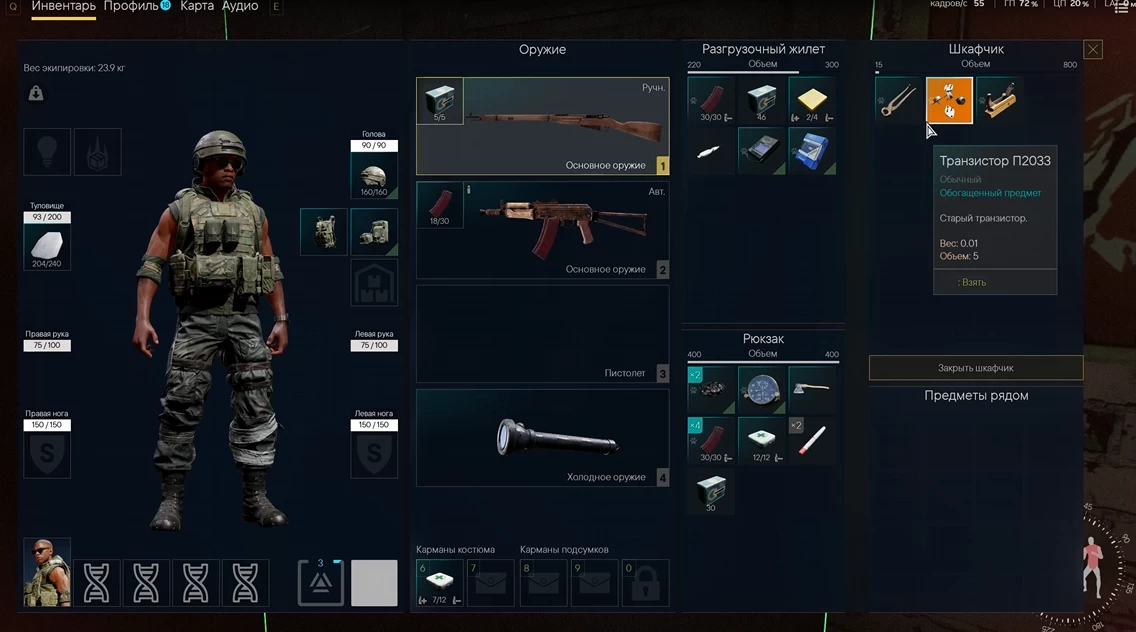Select the blue gauge in the backpack
This screenshot has height=632, width=1136.
(762, 389)
